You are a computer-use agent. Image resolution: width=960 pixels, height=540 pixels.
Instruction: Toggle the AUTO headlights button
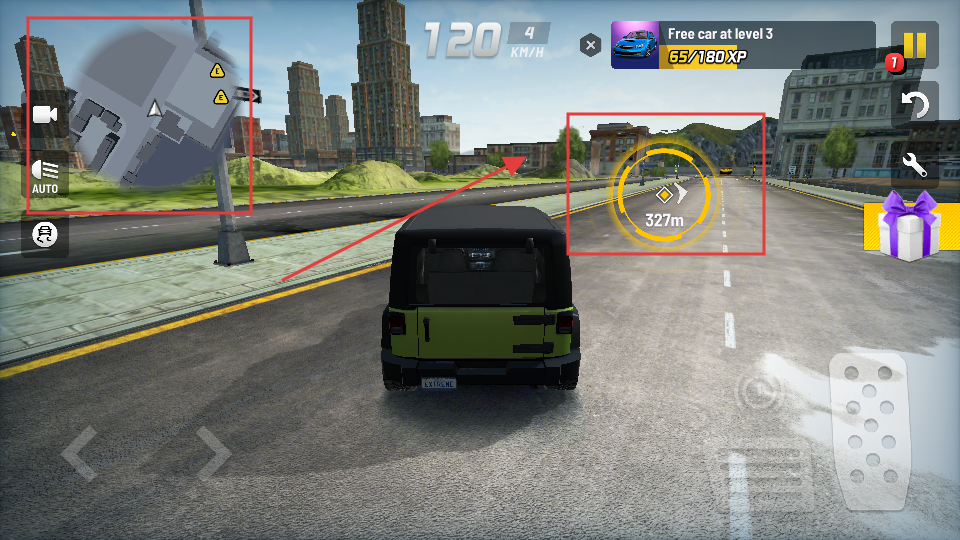pos(45,175)
